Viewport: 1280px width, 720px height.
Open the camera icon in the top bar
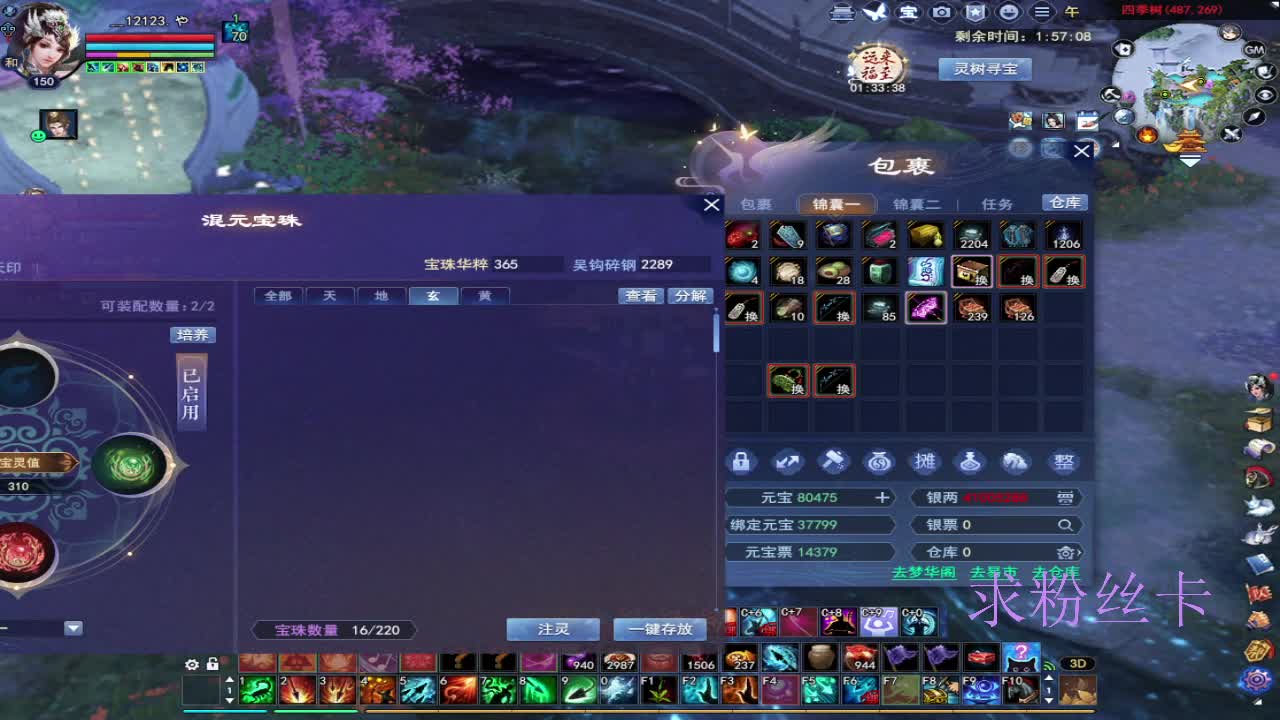click(942, 13)
